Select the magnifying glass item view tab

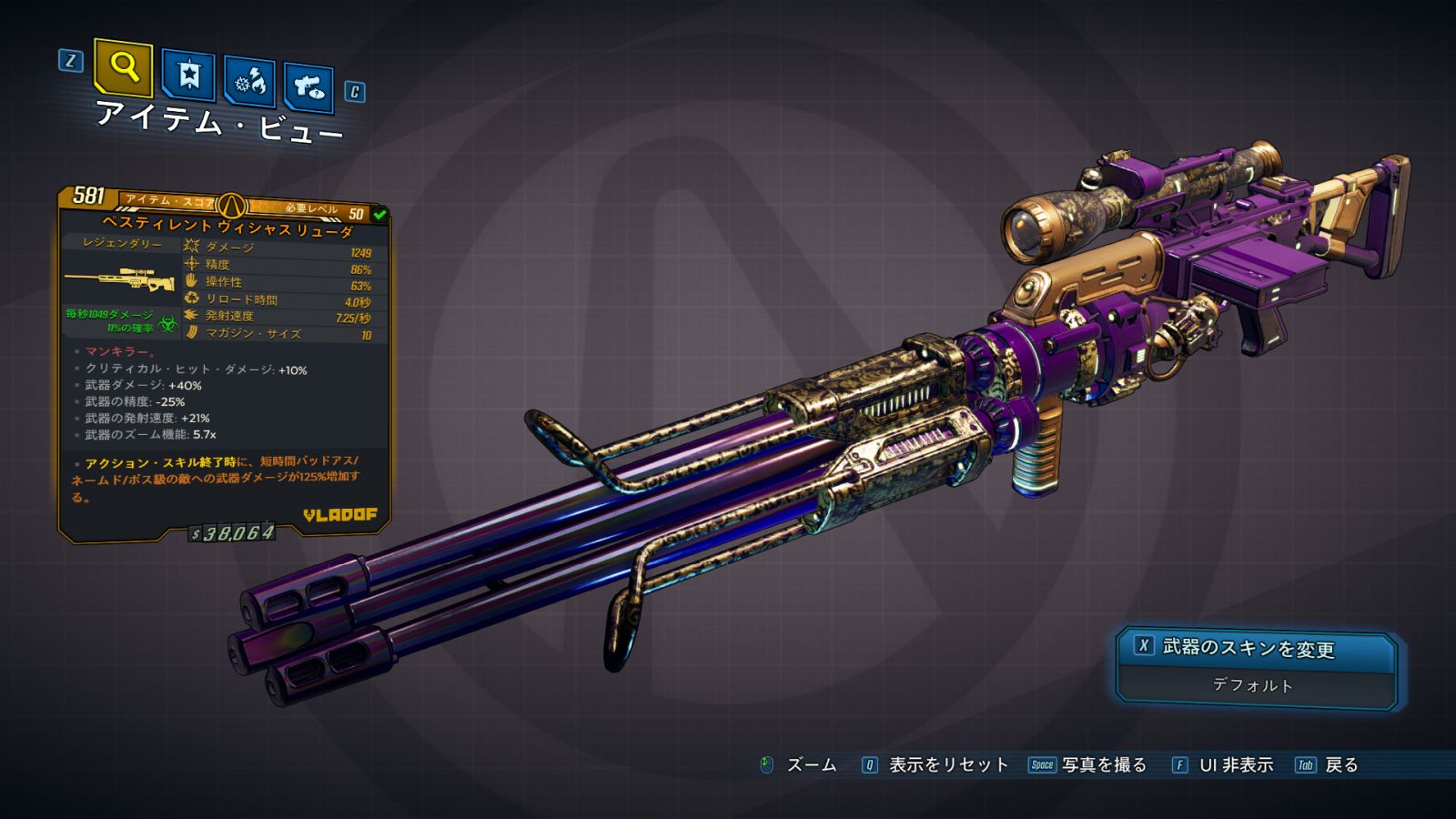(x=124, y=67)
